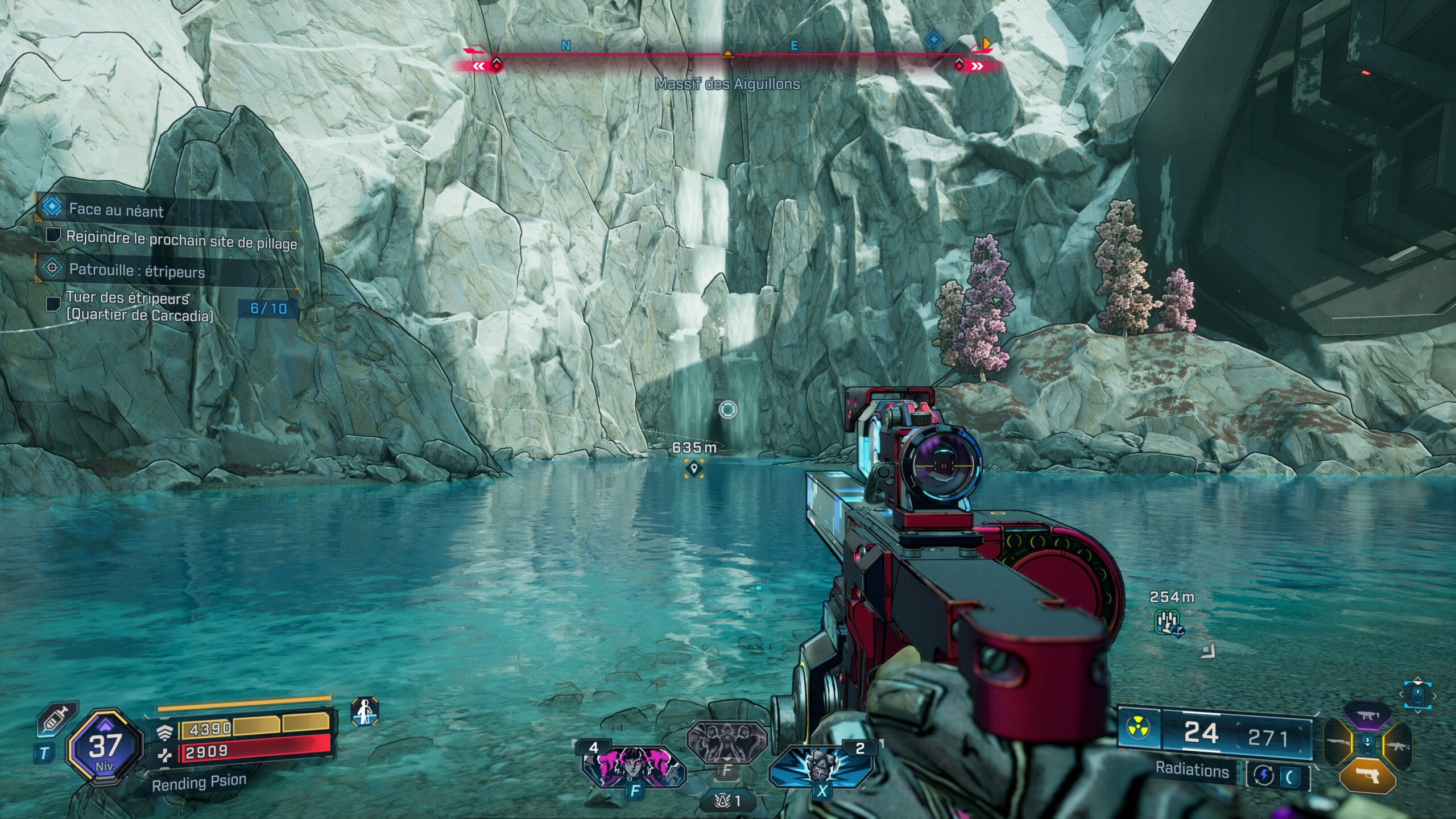This screenshot has width=1456, height=819.
Task: Switch to the purple SMG weapon slot
Action: (x=1367, y=715)
